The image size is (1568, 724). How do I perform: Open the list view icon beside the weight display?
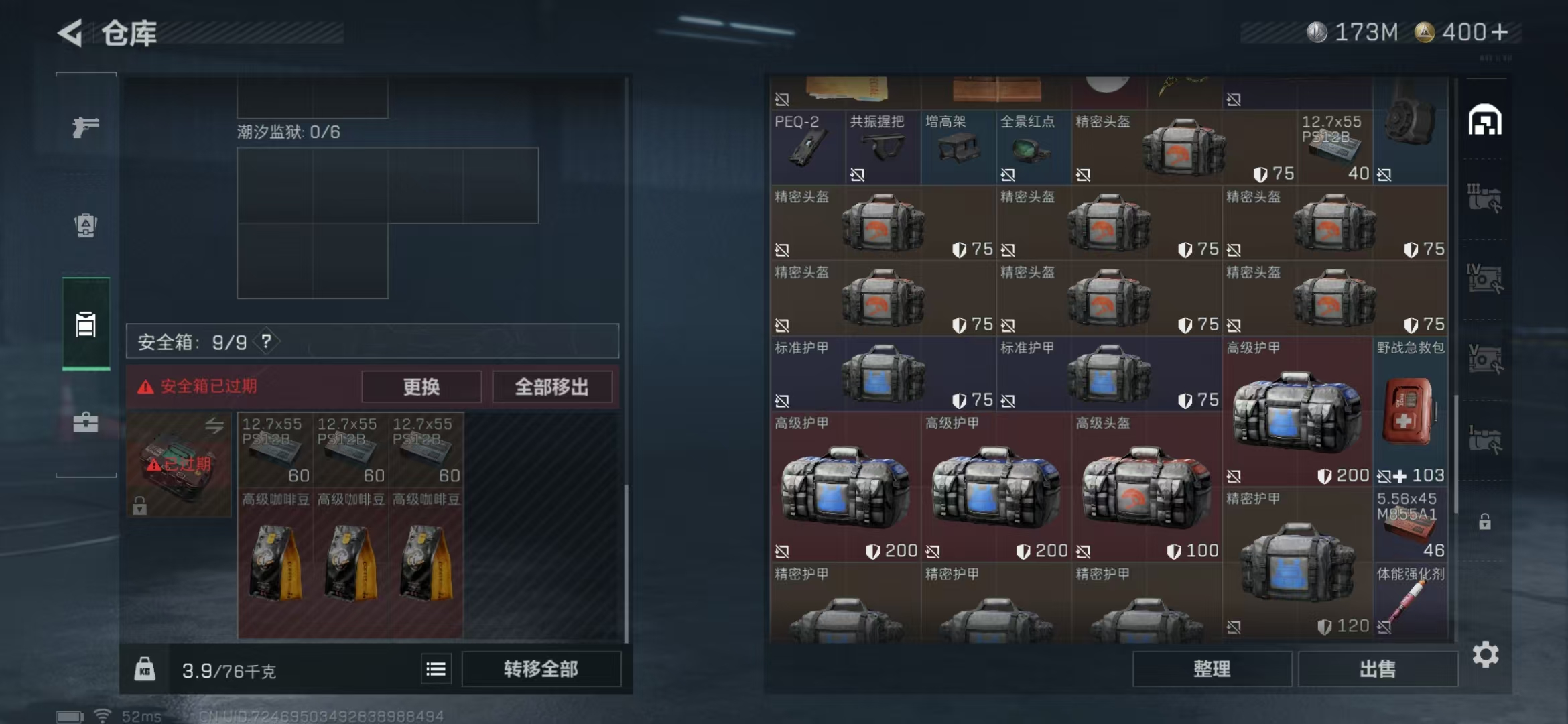(436, 668)
